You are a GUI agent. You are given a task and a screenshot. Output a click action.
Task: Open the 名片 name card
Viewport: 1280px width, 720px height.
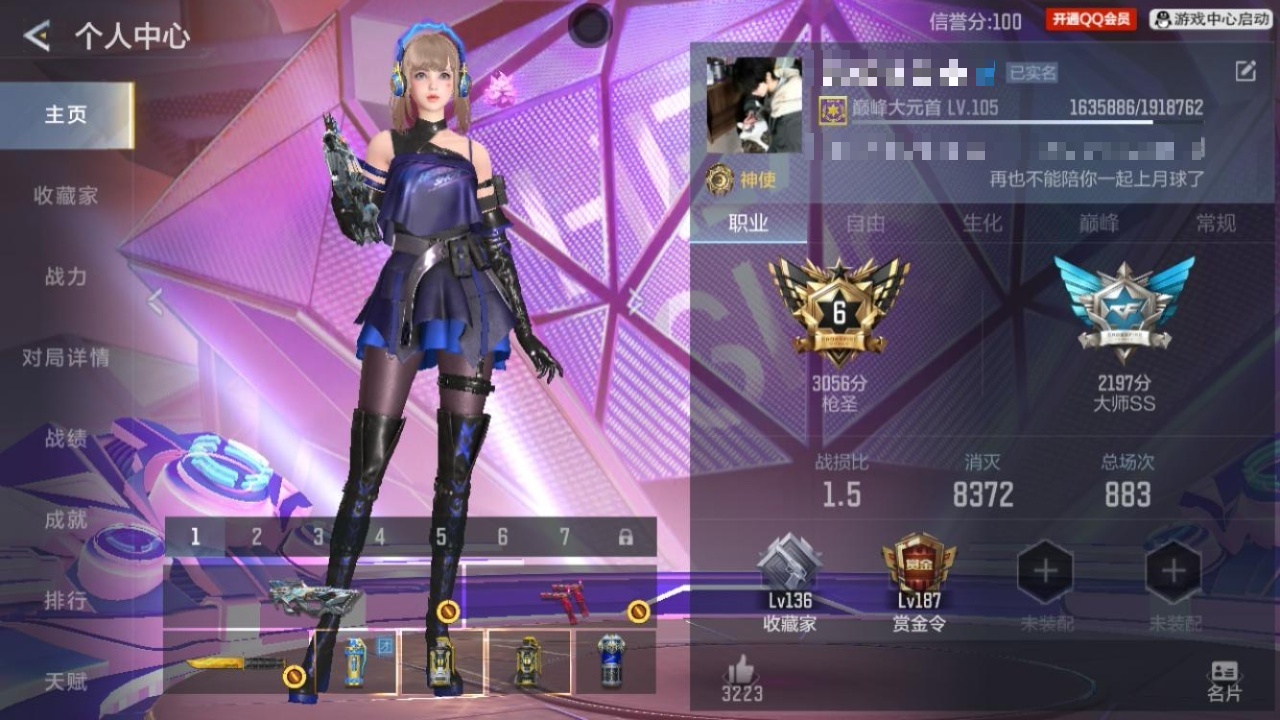pyautogui.click(x=1224, y=681)
